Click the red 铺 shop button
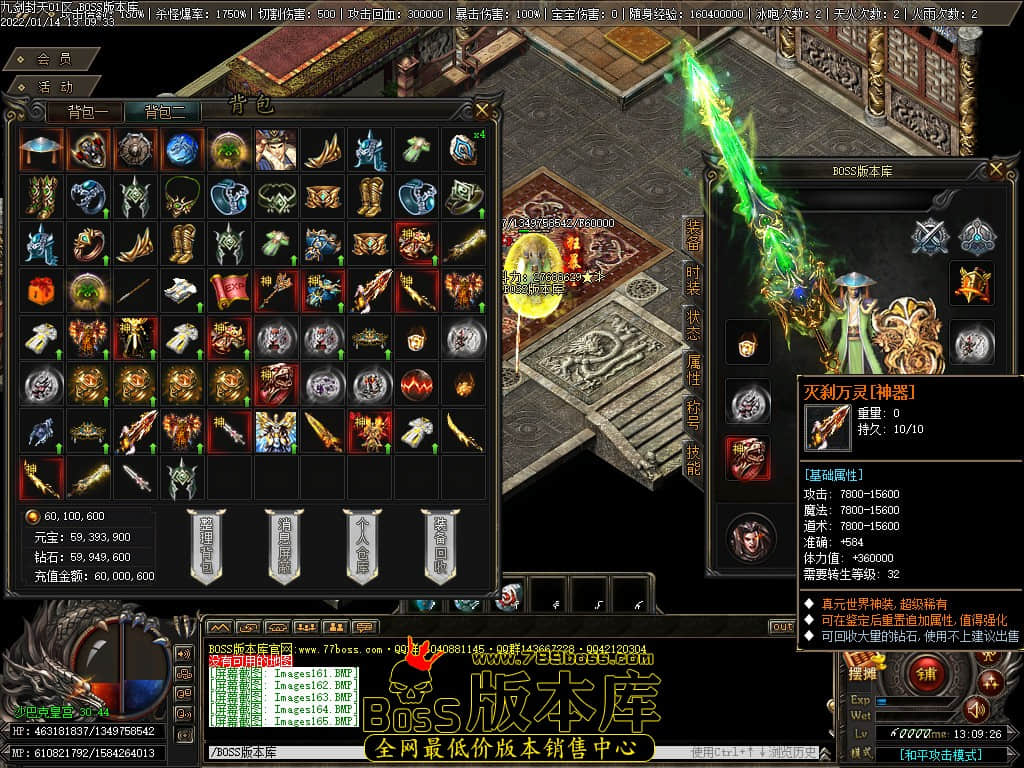 pos(927,673)
